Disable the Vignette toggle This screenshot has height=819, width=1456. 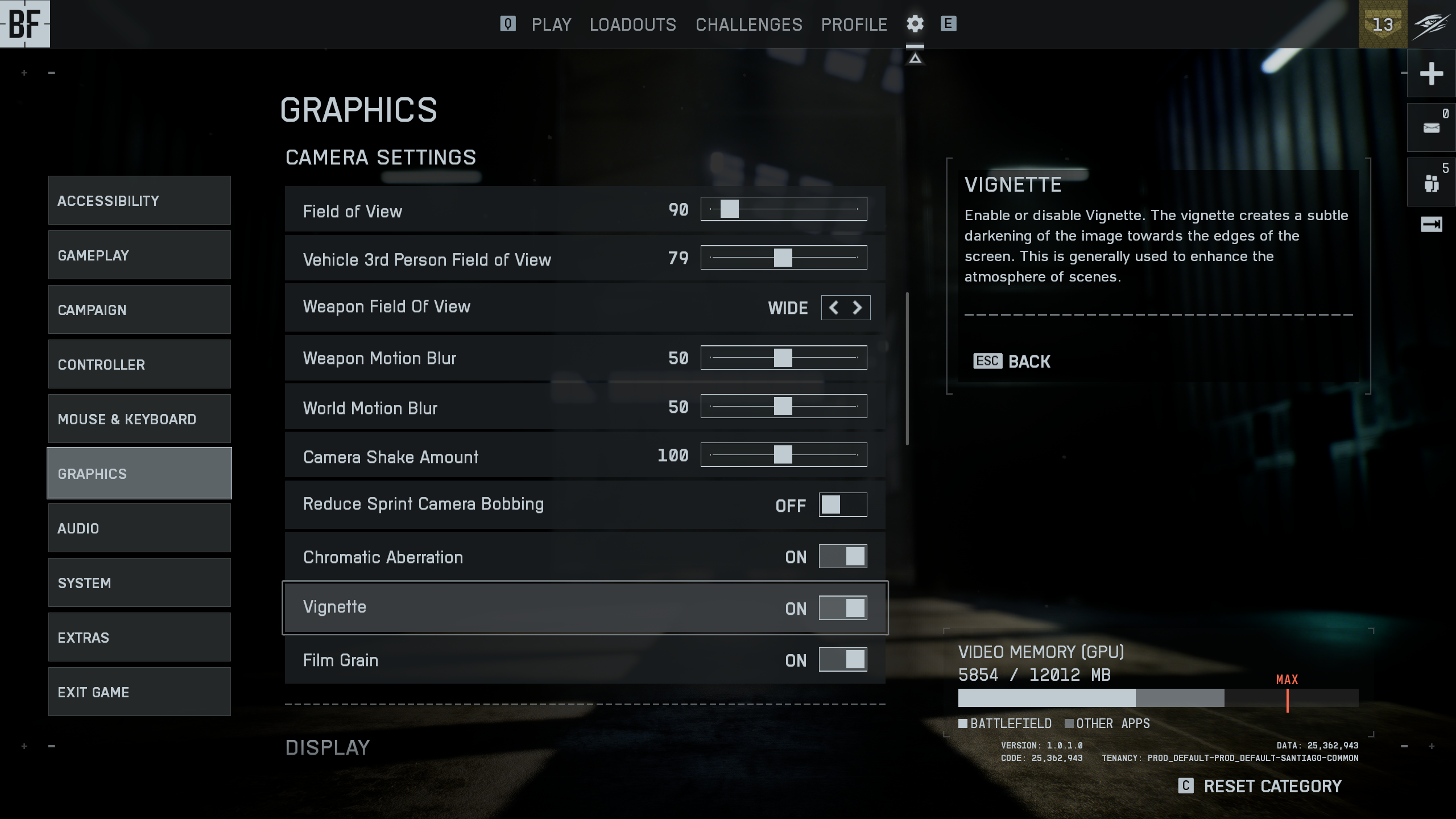(842, 608)
